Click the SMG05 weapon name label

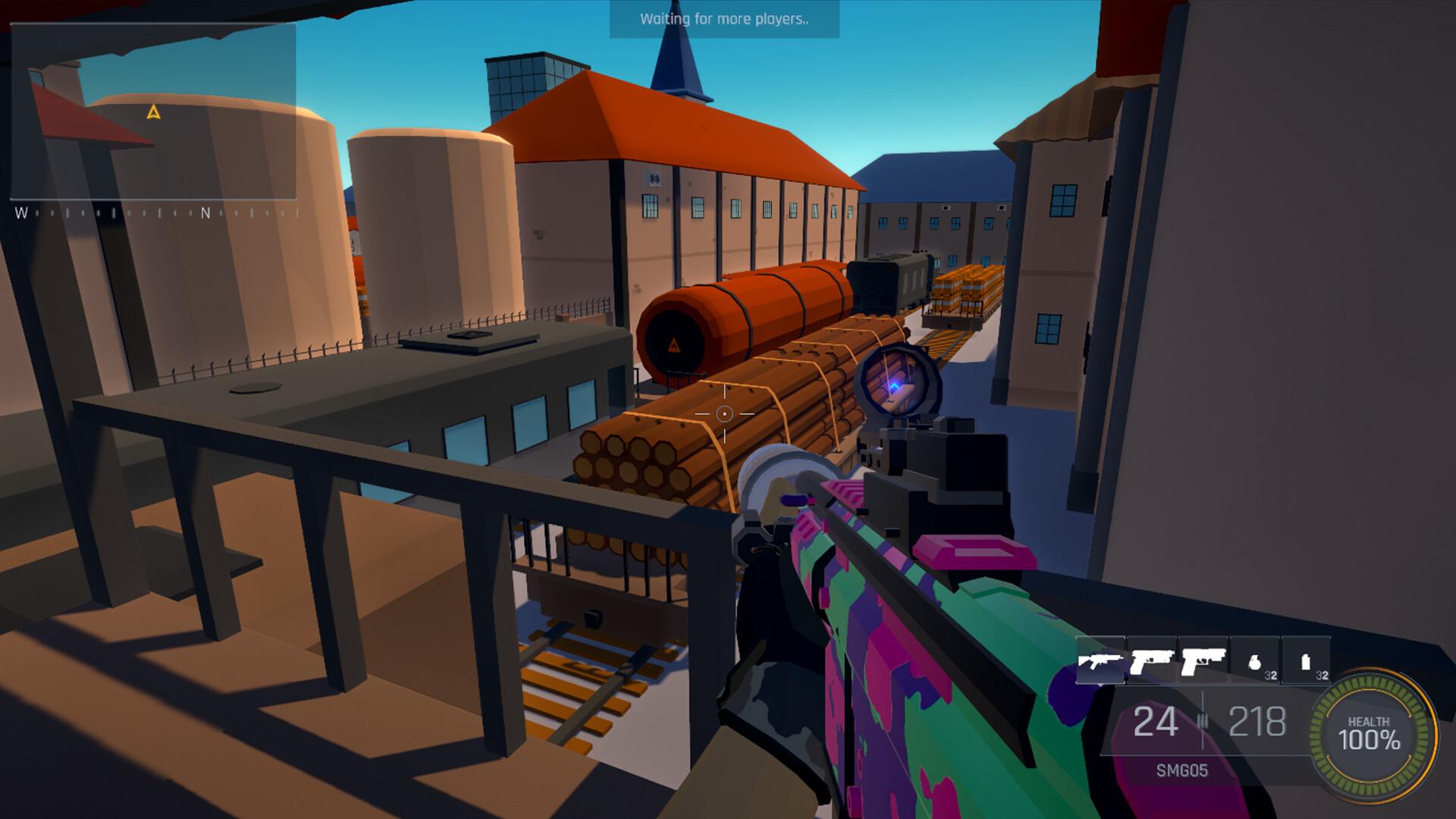(1183, 771)
